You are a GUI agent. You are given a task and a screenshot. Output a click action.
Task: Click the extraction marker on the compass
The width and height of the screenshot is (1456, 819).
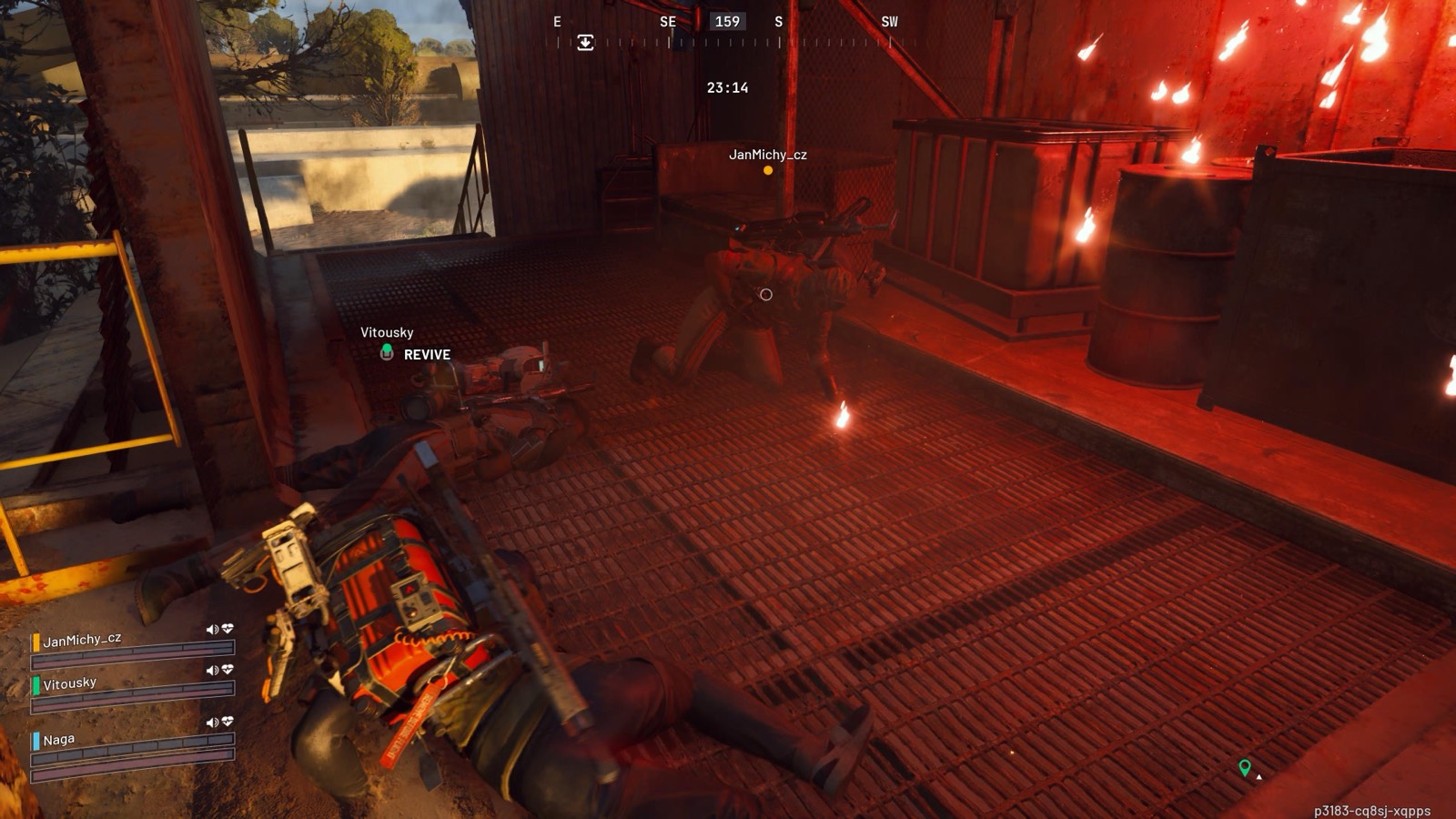585,43
